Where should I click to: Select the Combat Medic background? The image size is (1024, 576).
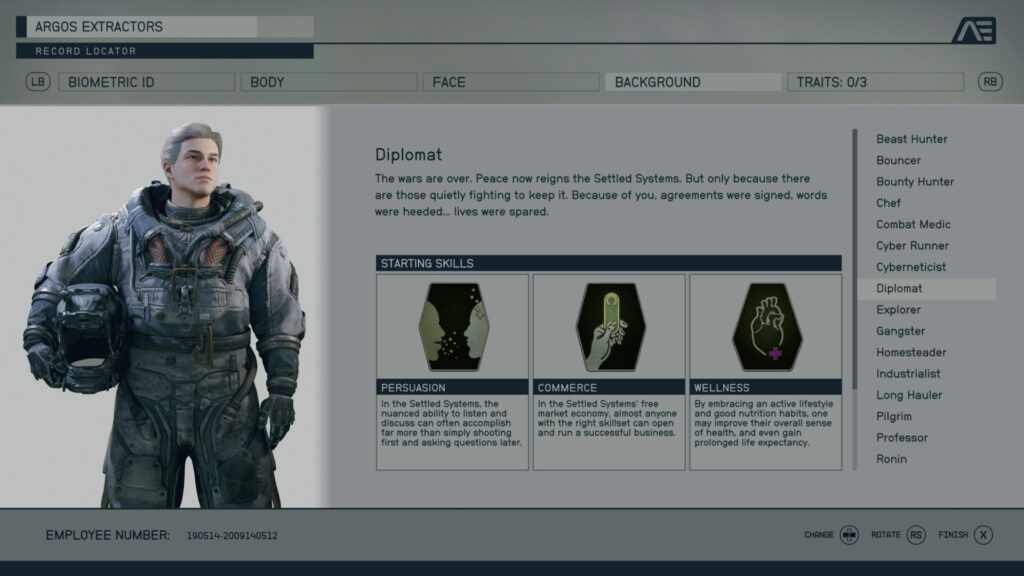click(914, 224)
